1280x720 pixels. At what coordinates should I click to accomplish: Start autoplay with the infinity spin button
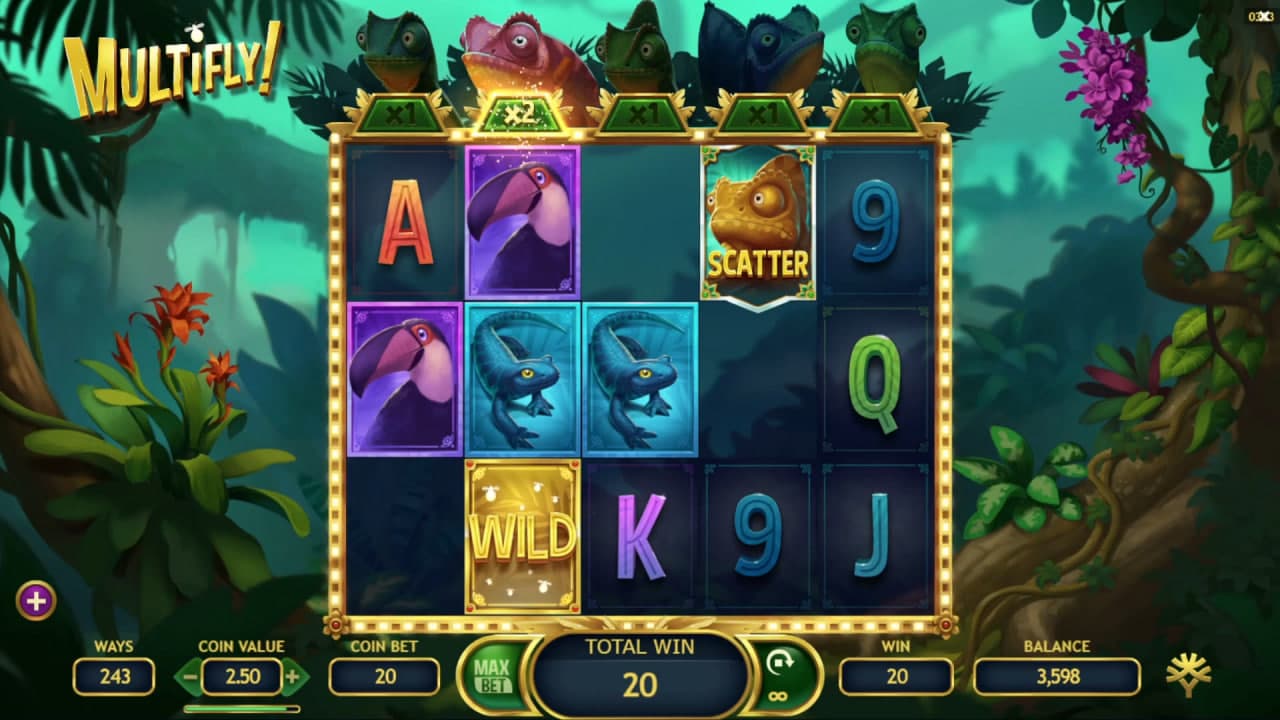click(x=780, y=675)
